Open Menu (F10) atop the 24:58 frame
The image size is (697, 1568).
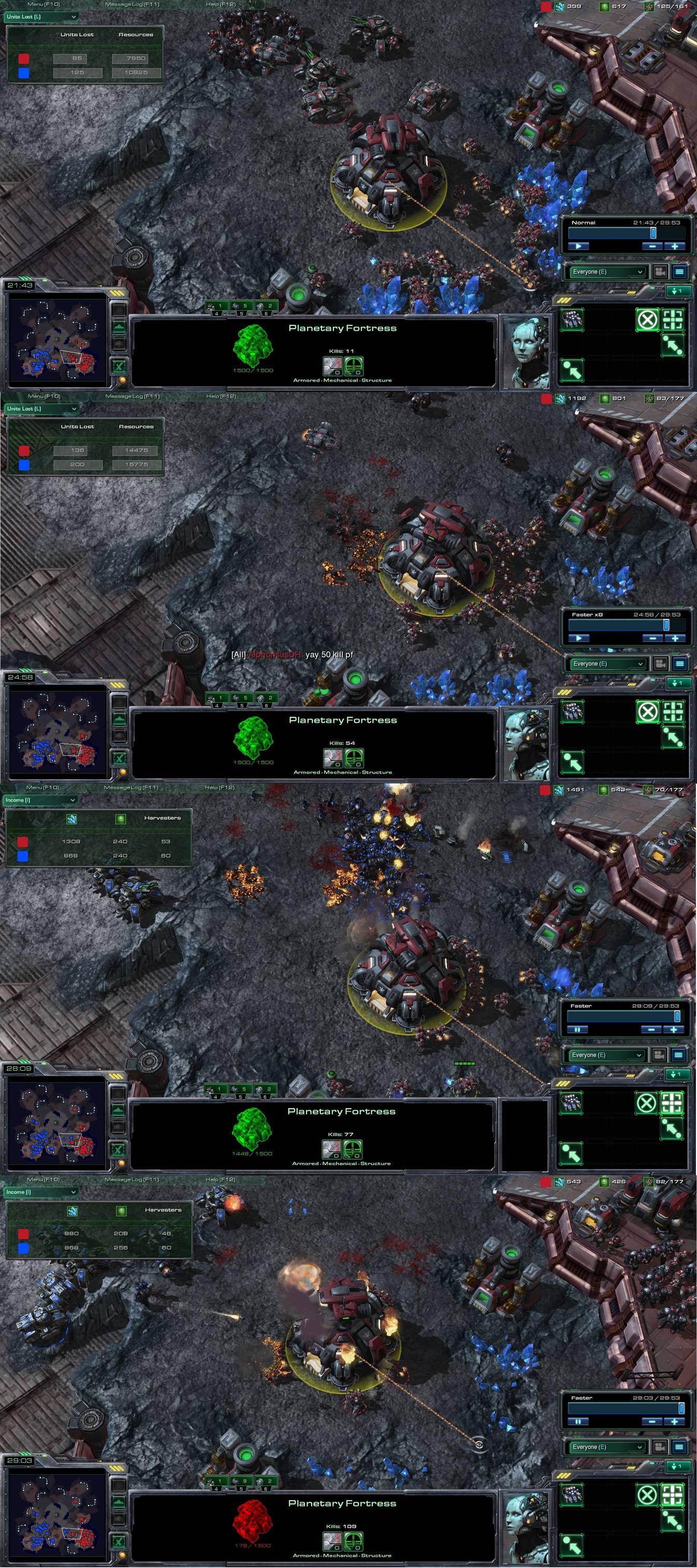(44, 396)
